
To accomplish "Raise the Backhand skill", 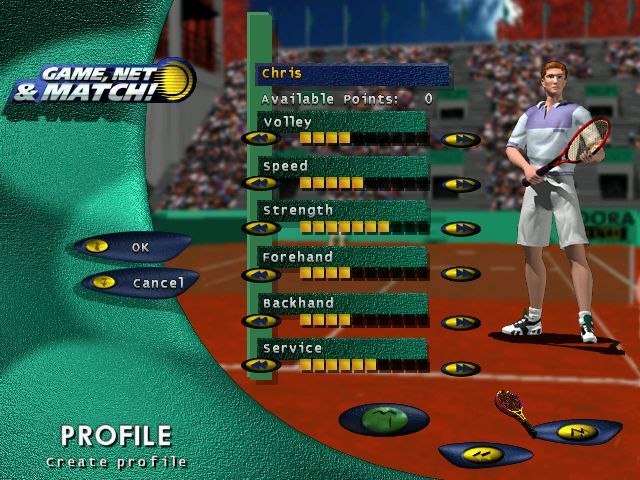I will pos(461,321).
